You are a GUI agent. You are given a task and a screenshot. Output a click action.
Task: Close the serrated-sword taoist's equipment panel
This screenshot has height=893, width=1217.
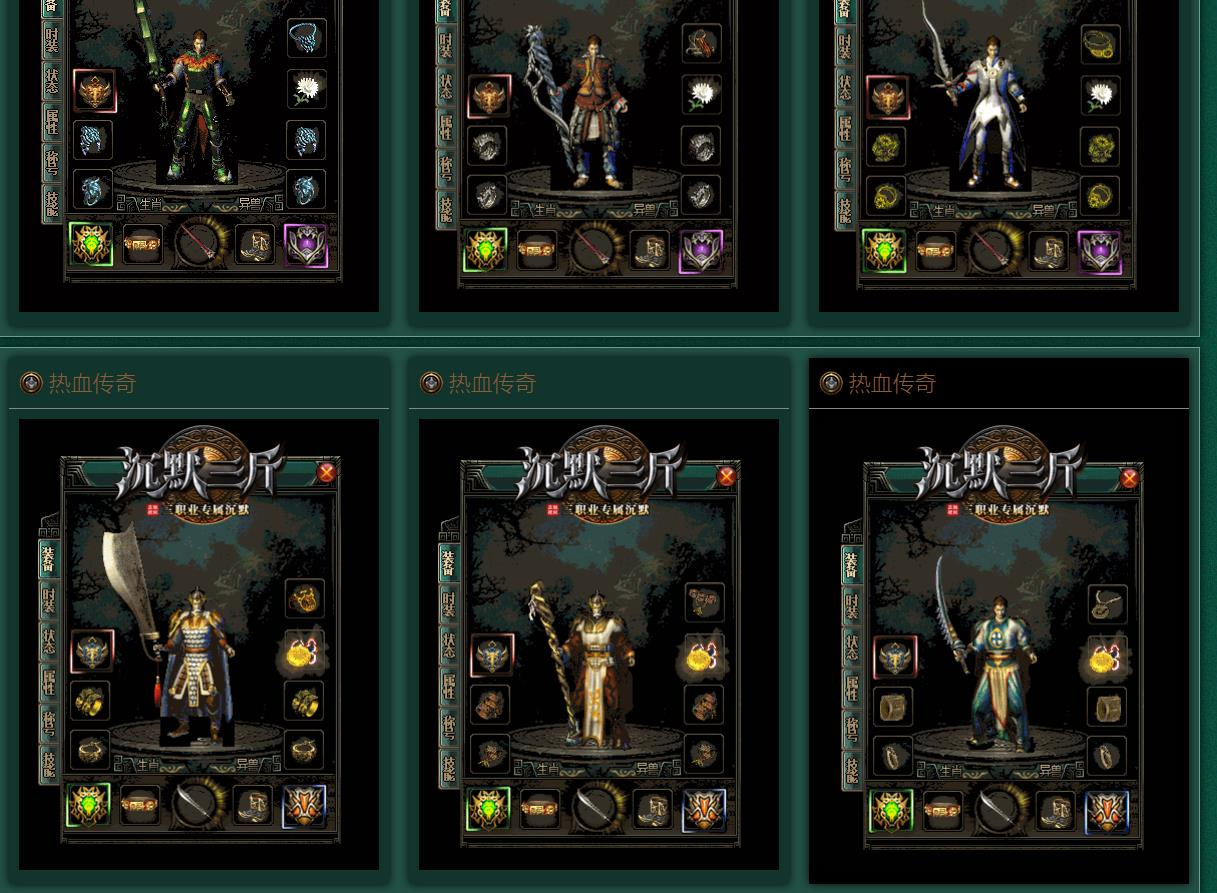pos(1129,479)
